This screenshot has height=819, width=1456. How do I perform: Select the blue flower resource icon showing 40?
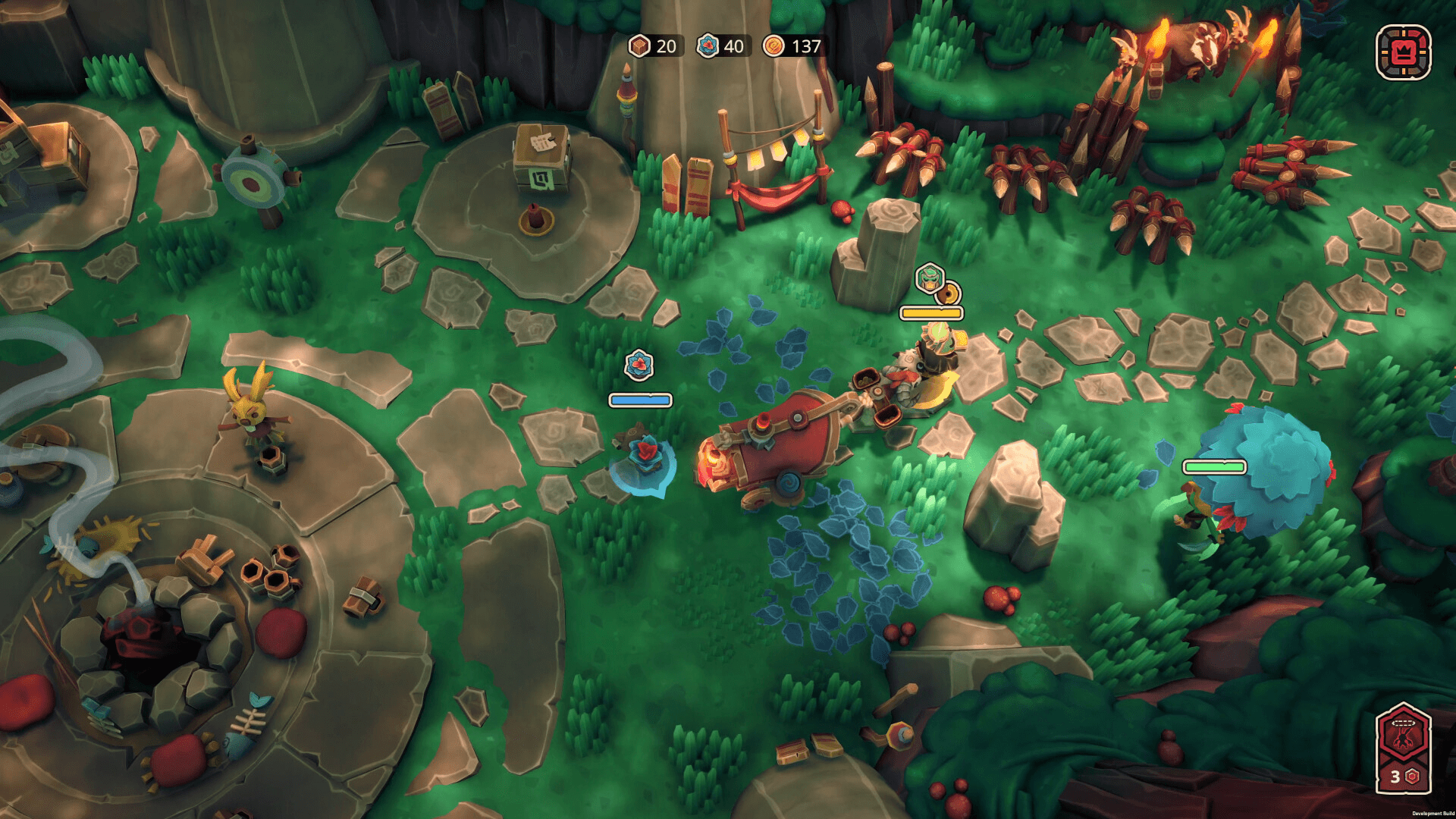(x=707, y=47)
